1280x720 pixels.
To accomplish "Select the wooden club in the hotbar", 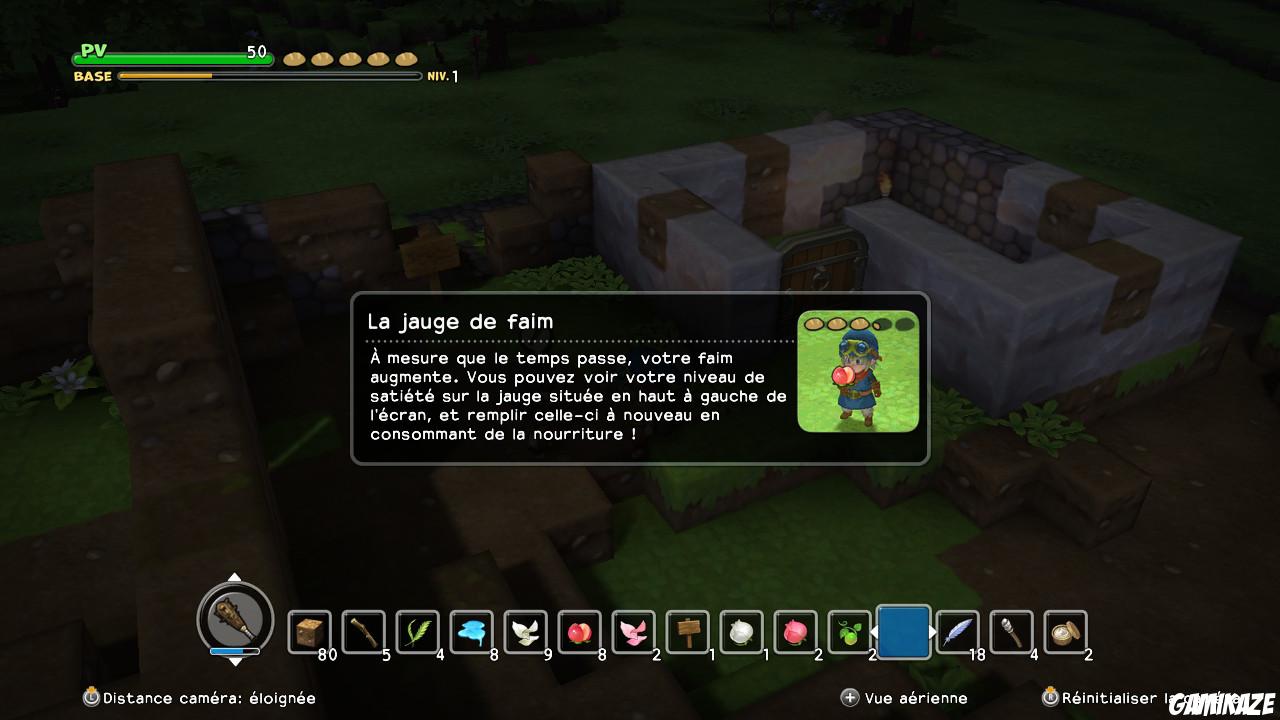I will [x=364, y=632].
